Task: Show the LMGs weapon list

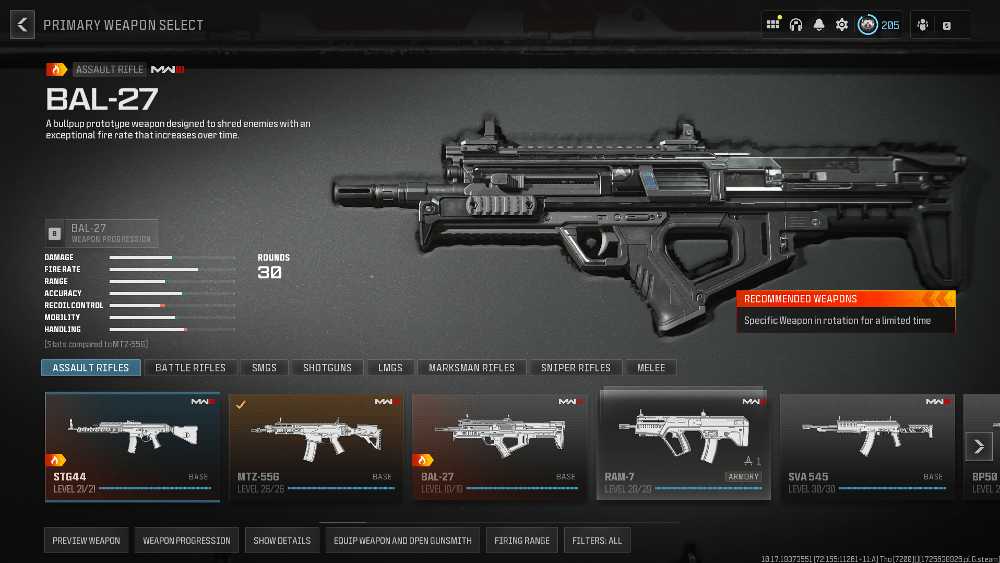Action: coord(390,368)
